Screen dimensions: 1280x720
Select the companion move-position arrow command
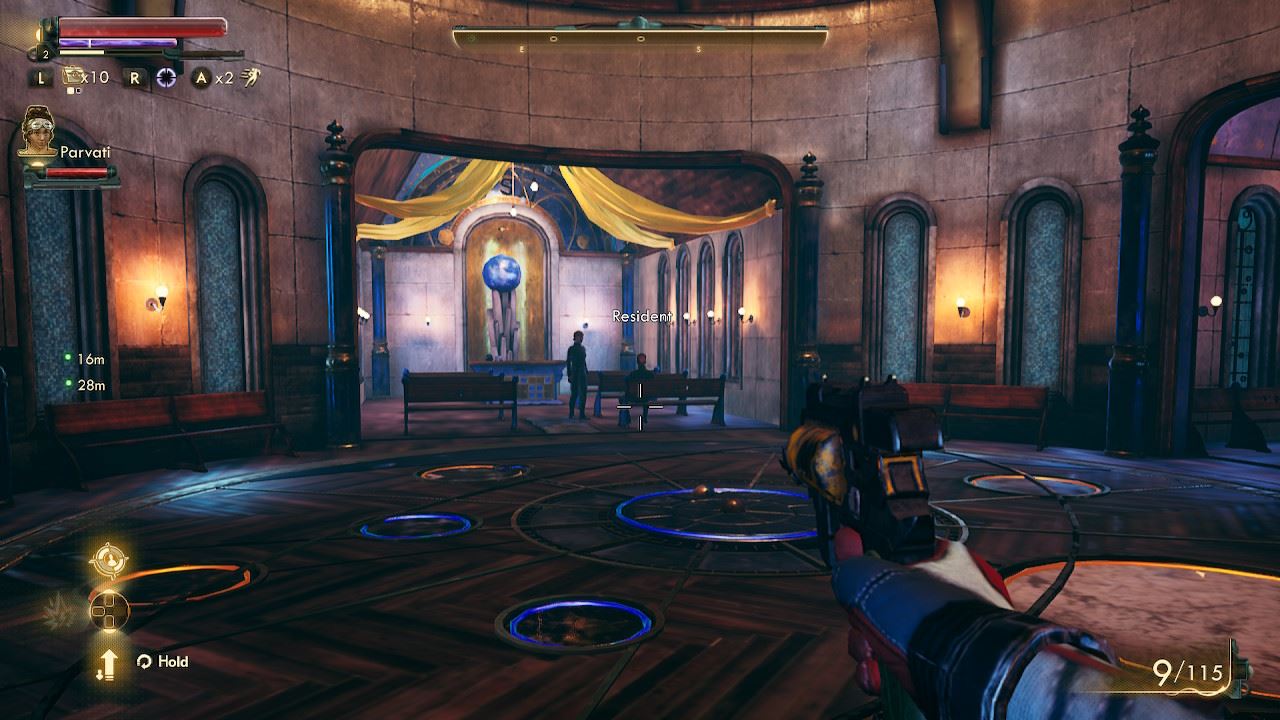tap(106, 662)
